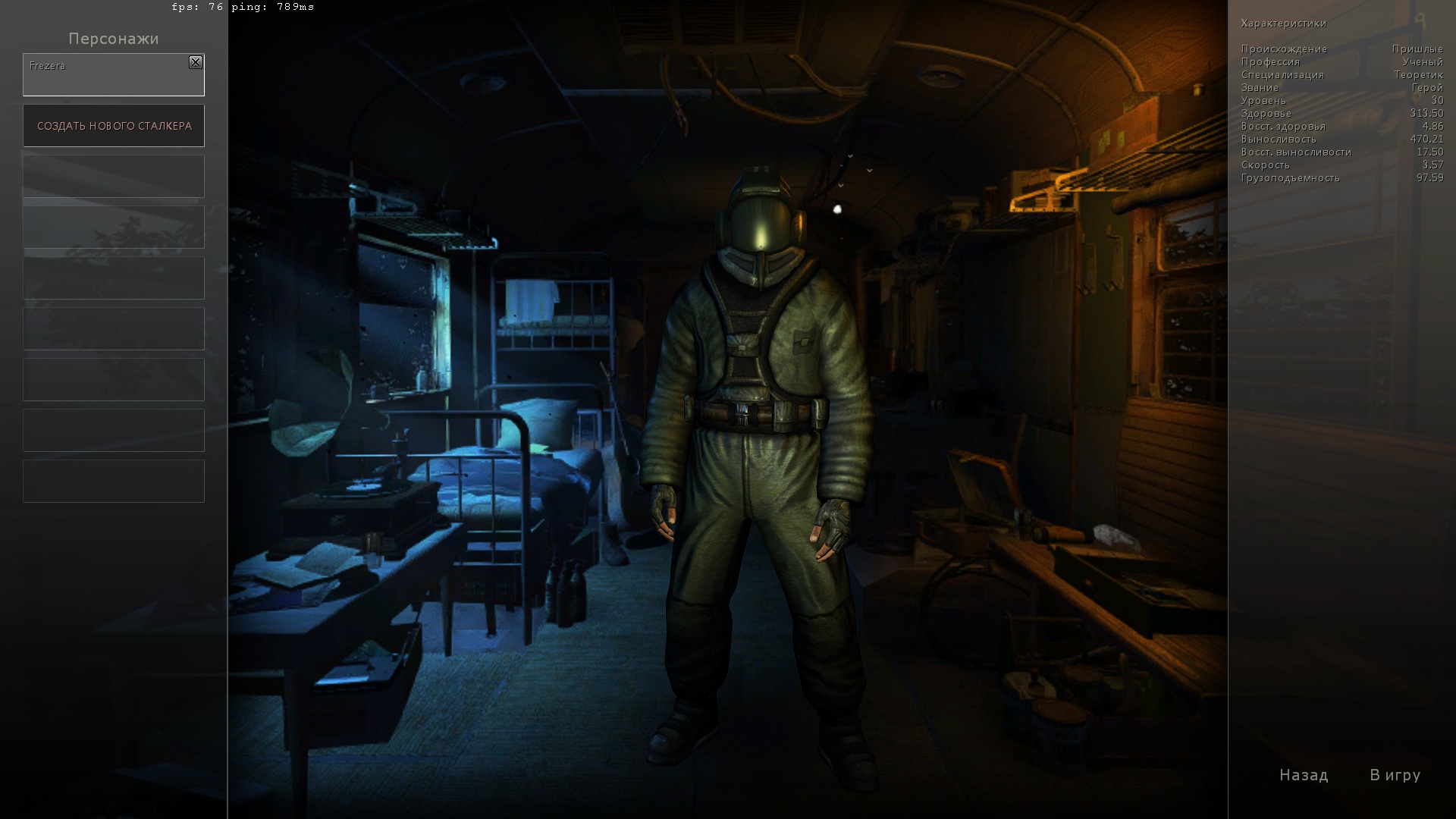Create a new stalker character
Image resolution: width=1456 pixels, height=819 pixels.
114,126
